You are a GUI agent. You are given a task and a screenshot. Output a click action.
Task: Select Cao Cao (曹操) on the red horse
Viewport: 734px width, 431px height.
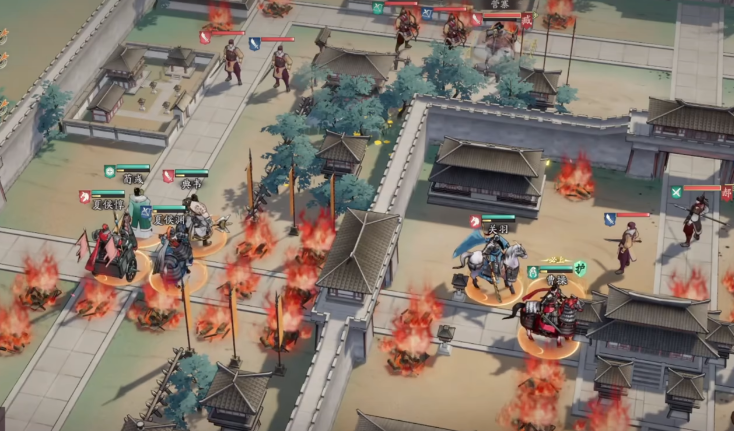pyautogui.click(x=548, y=316)
